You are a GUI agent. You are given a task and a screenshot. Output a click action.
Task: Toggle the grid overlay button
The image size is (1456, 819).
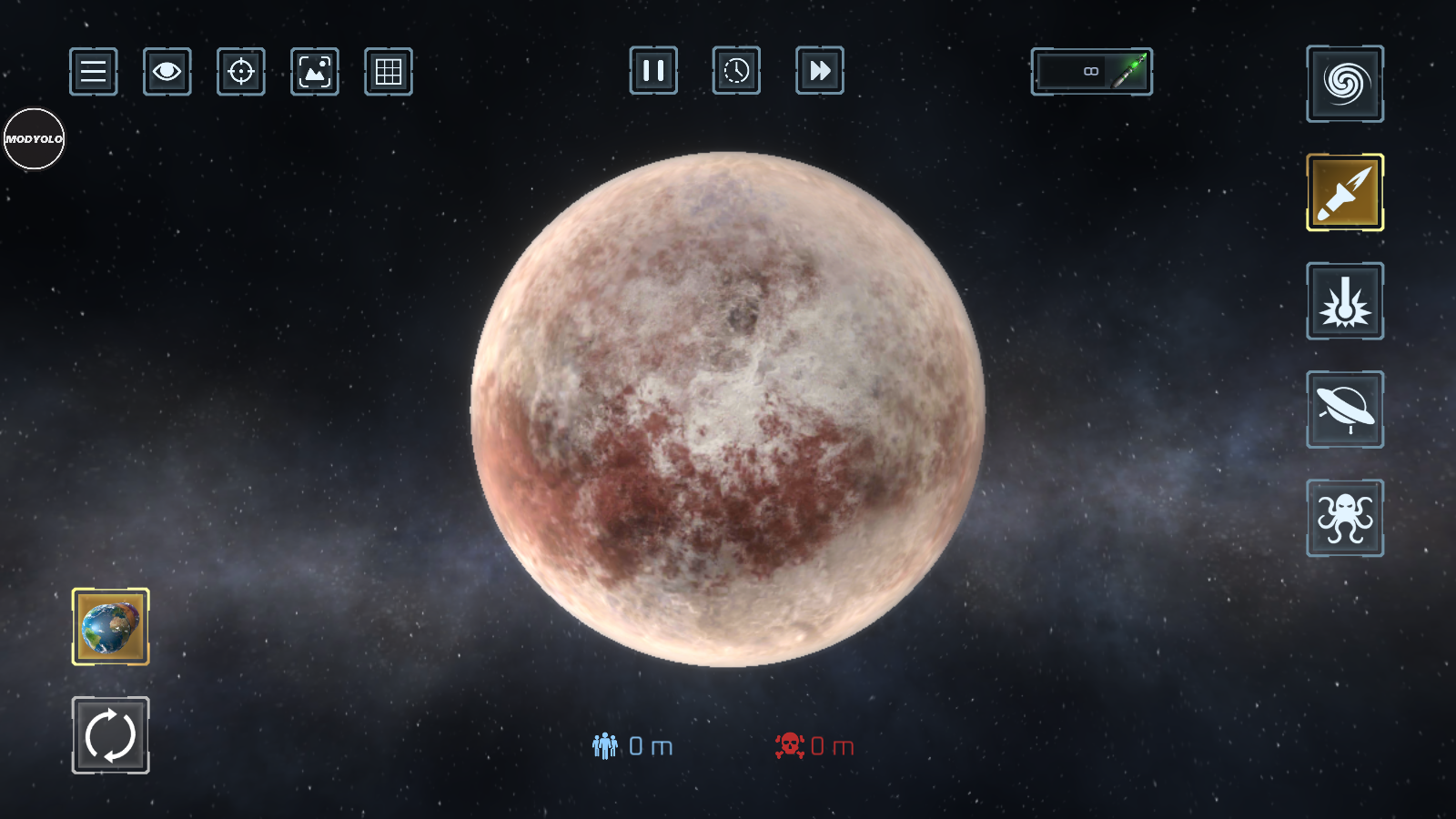389,71
